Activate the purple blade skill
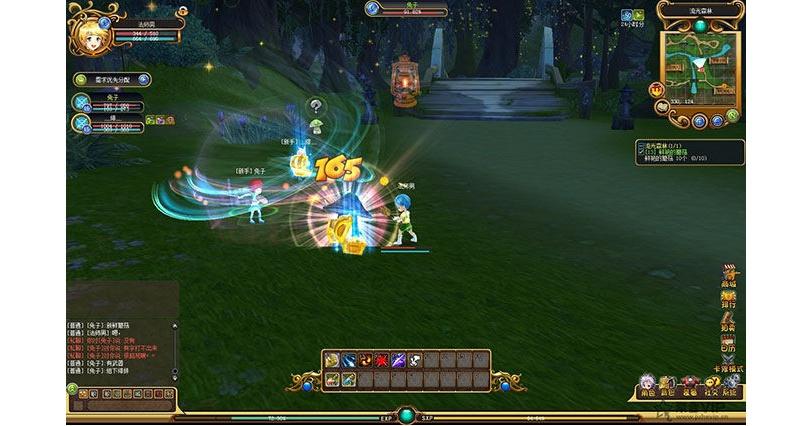The image size is (812, 426). (397, 361)
